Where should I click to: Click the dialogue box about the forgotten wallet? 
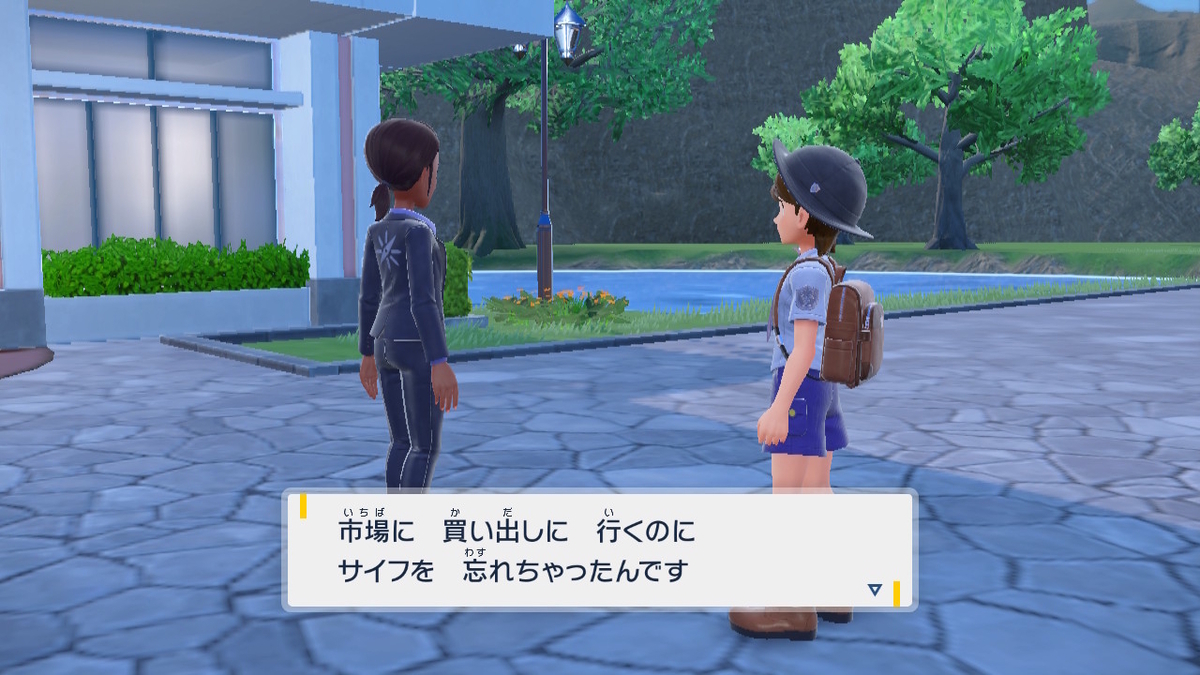pyautogui.click(x=600, y=550)
